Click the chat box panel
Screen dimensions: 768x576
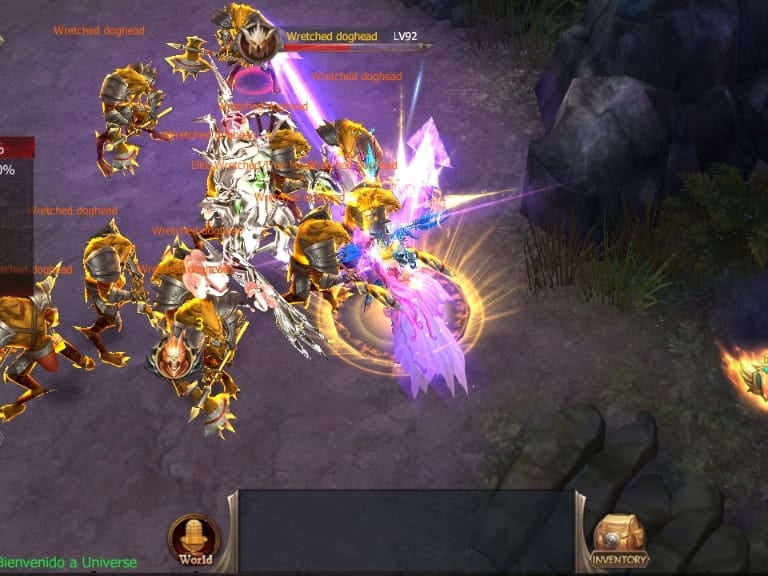pyautogui.click(x=406, y=531)
